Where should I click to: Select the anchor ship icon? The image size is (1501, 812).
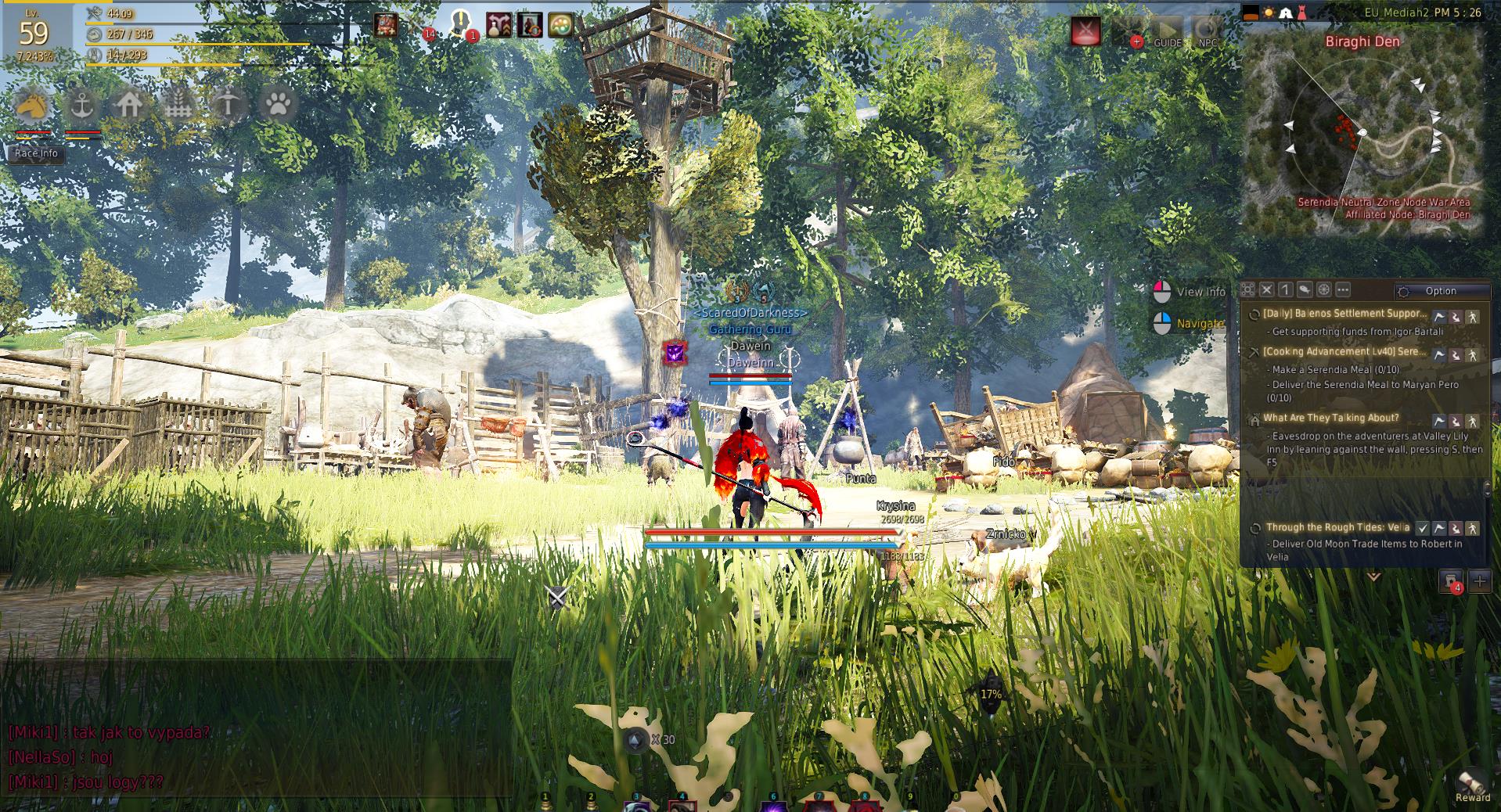81,104
